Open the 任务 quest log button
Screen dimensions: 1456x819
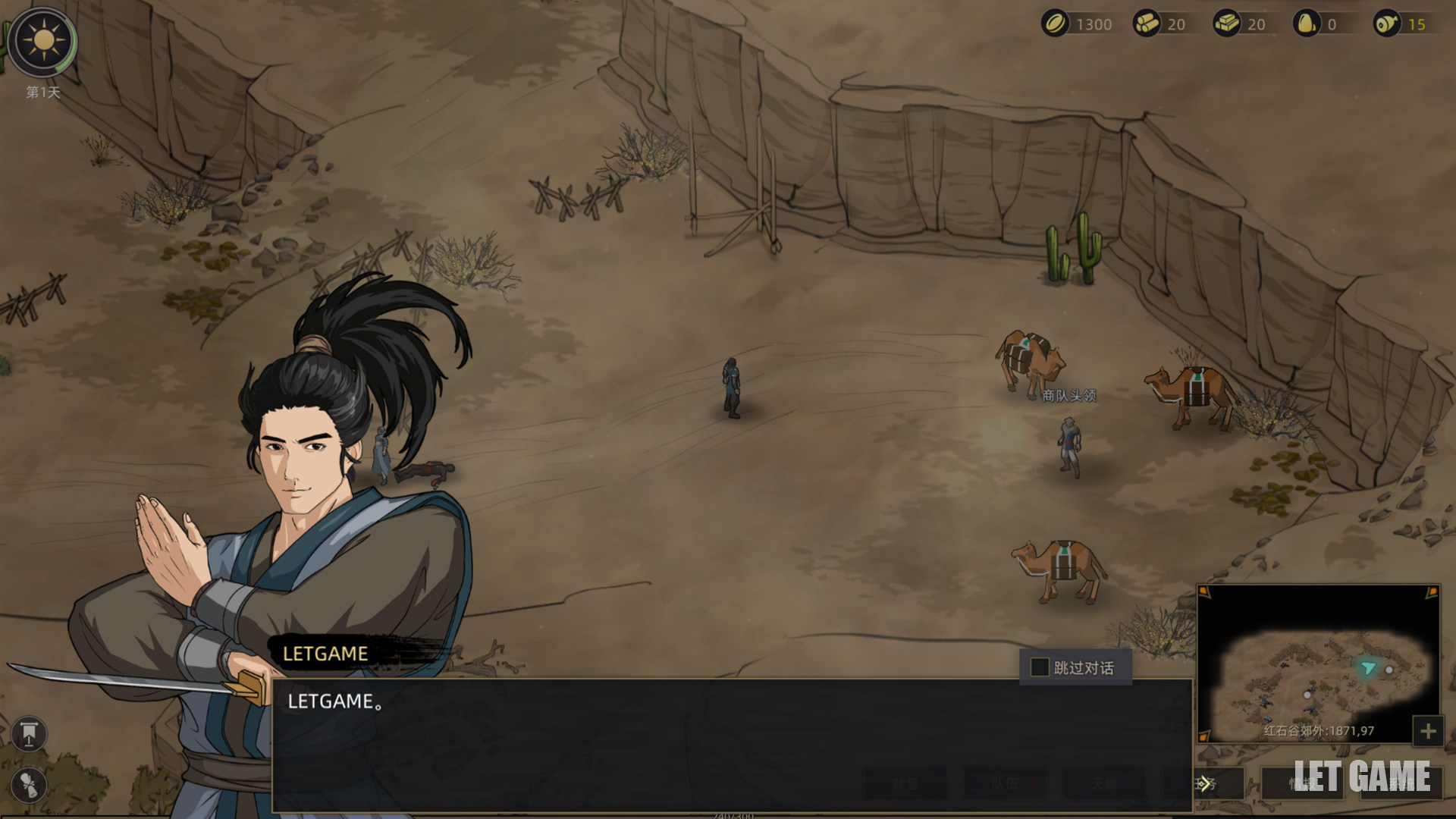click(1206, 783)
